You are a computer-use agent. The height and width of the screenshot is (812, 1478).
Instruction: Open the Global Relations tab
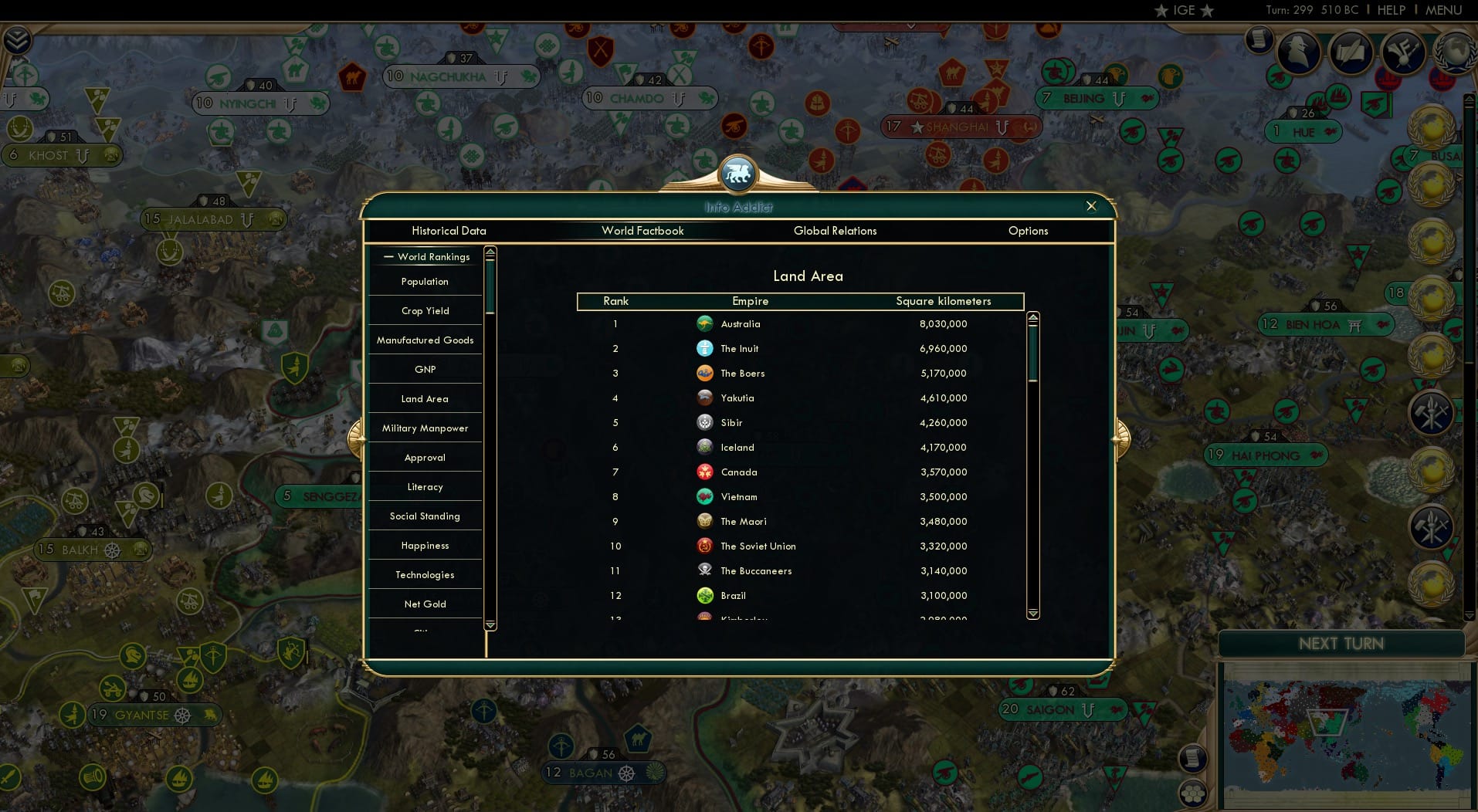(835, 231)
